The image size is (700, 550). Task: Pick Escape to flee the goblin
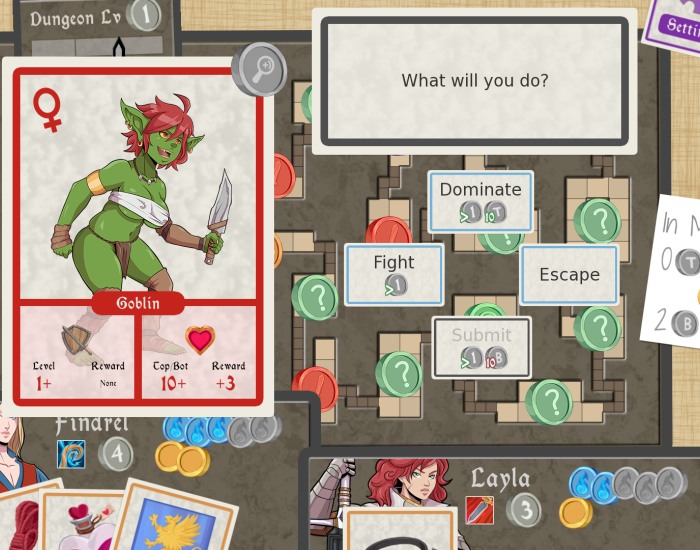tap(569, 275)
